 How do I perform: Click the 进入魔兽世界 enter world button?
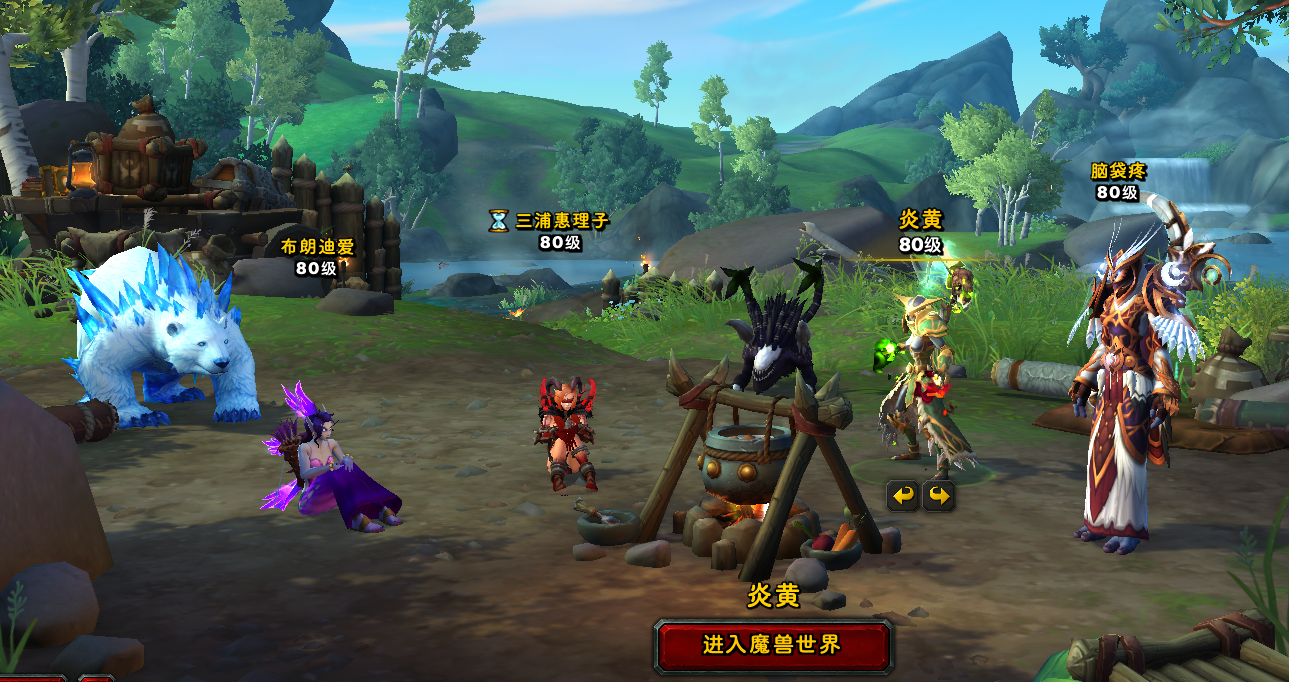click(772, 645)
